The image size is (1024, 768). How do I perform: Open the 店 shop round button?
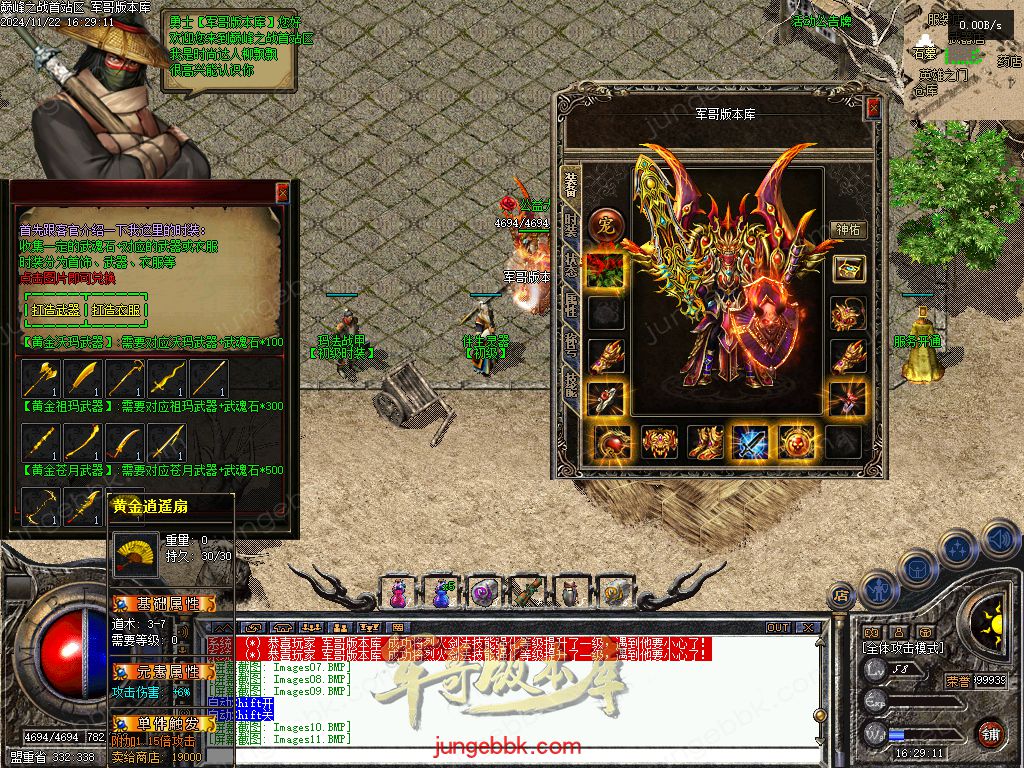[841, 595]
